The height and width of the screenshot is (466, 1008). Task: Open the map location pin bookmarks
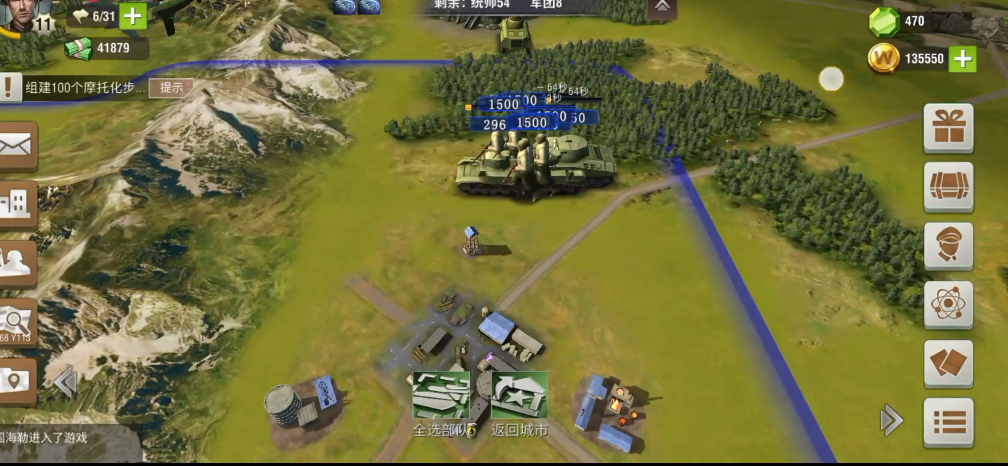tap(17, 380)
